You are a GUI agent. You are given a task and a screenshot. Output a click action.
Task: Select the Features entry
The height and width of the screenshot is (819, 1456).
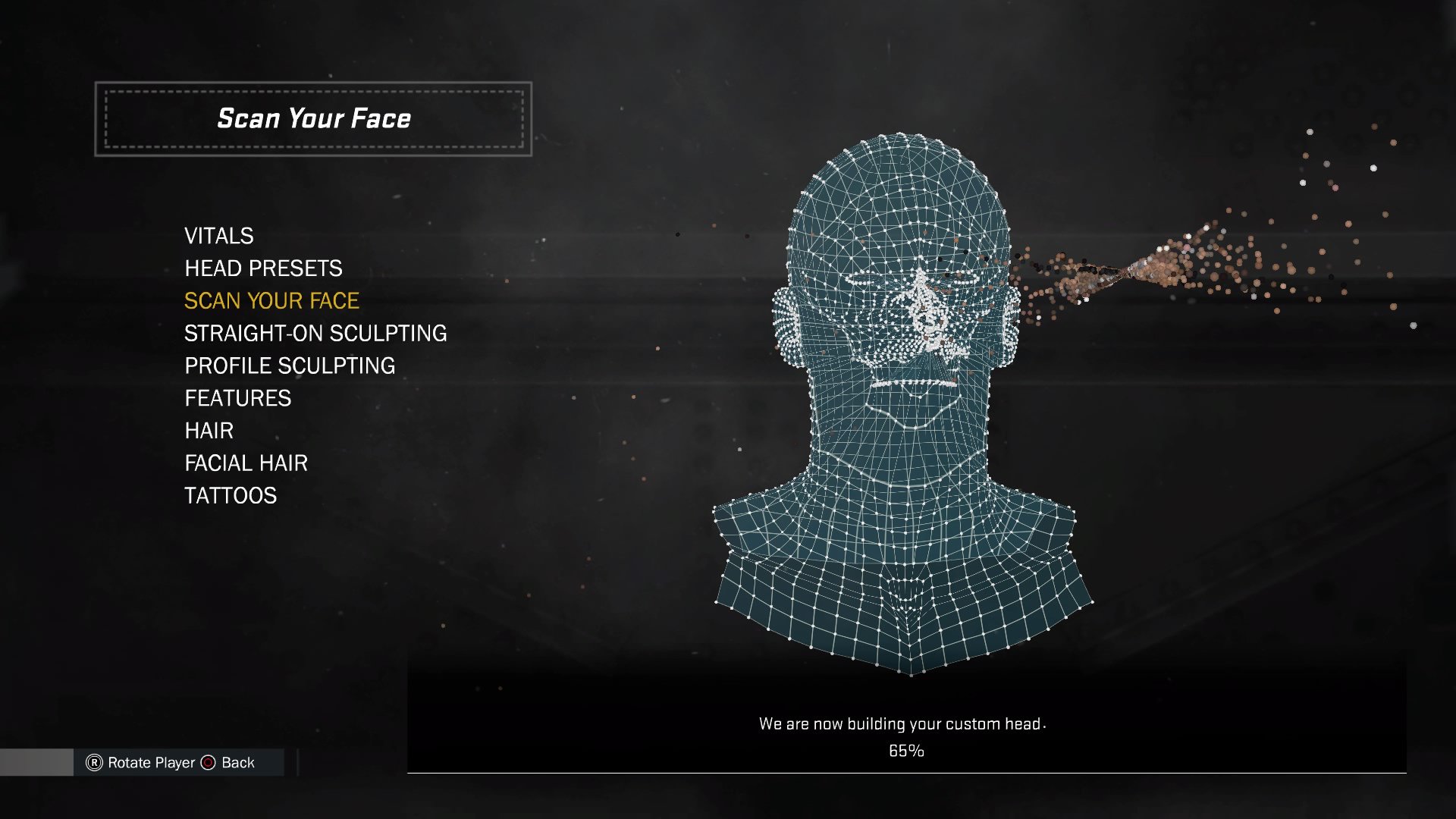coord(237,399)
